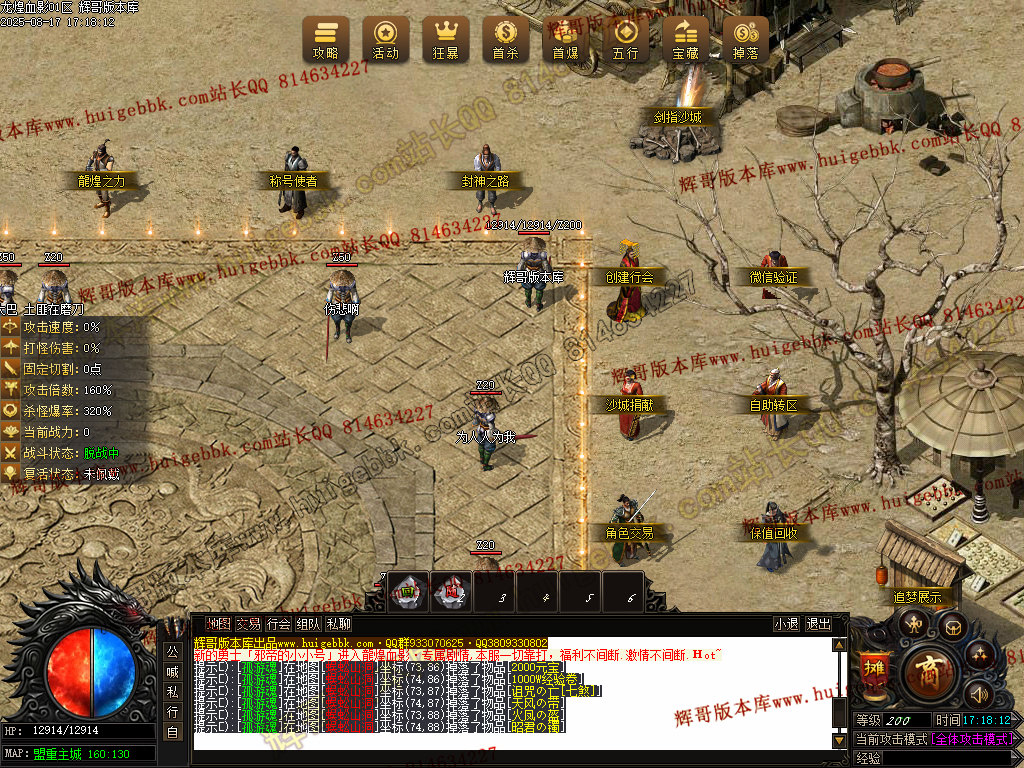
Task: Click the 小退 logout button
Action: click(x=786, y=624)
